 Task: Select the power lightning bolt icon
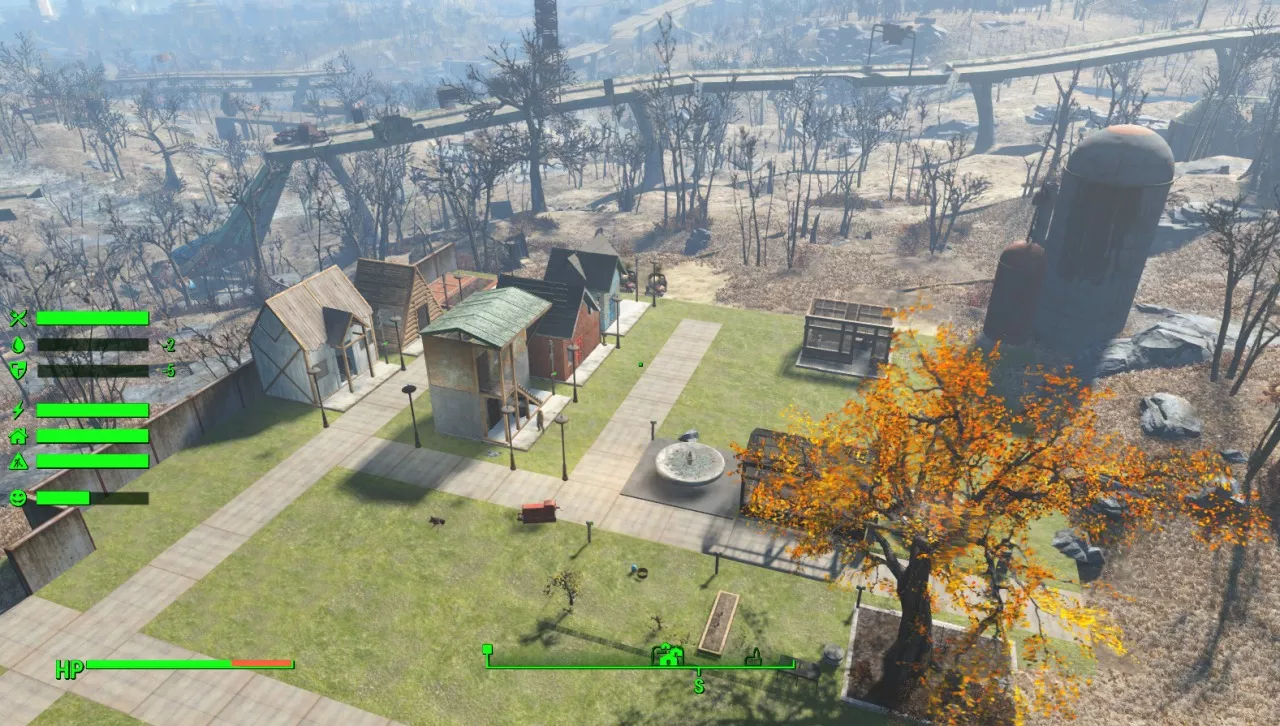point(18,410)
